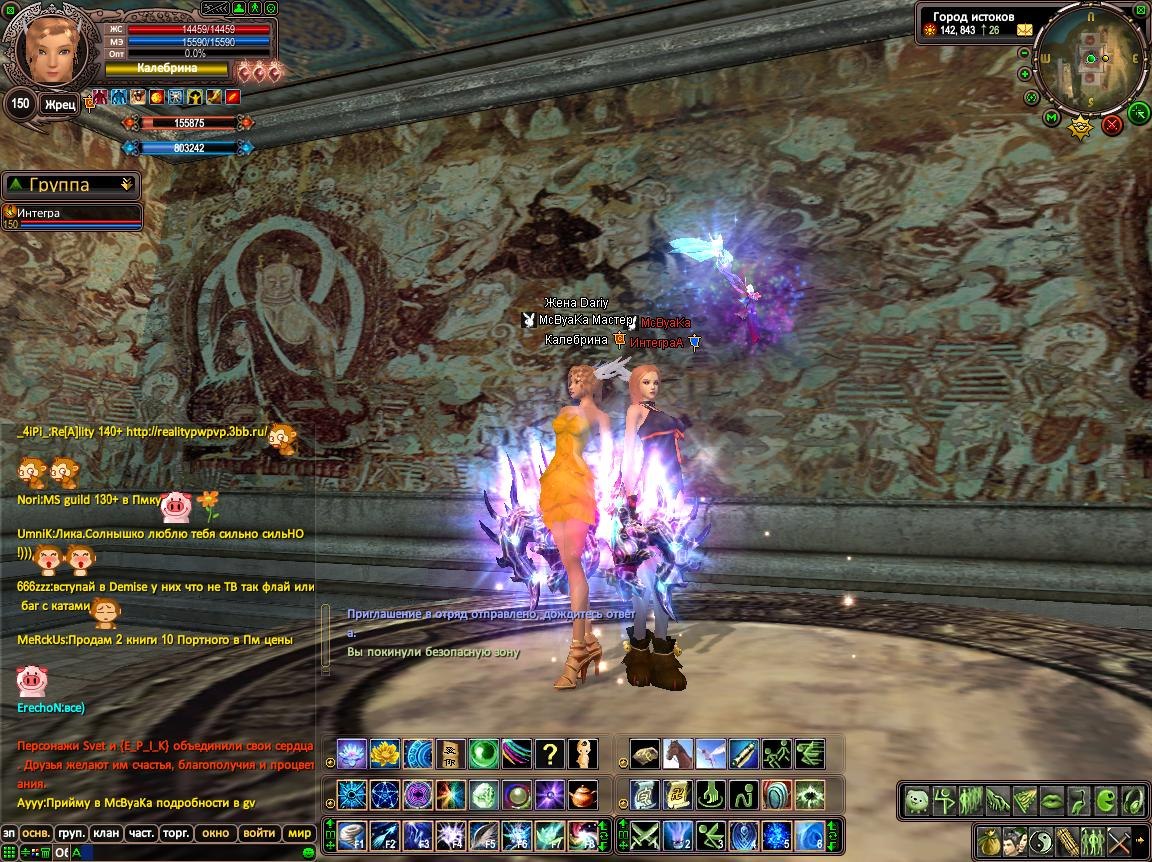Summon the brown horse mount
This screenshot has height=862, width=1152.
[x=677, y=753]
